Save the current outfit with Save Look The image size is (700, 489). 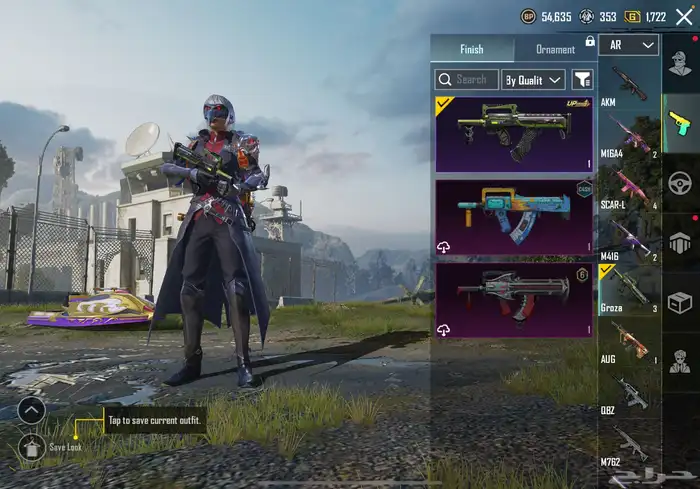coord(32,446)
